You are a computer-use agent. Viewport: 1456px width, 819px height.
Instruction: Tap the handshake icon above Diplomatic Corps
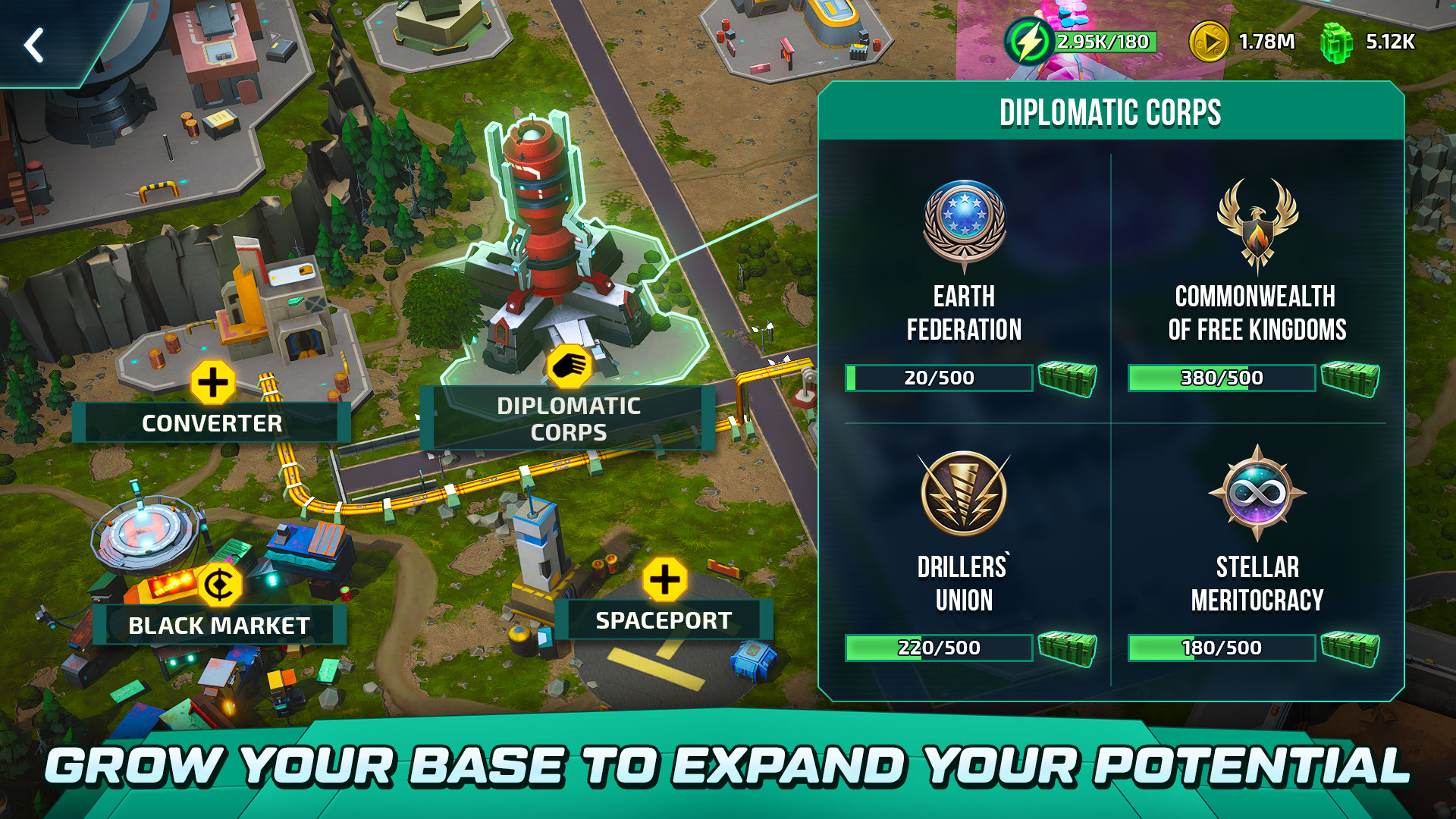pyautogui.click(x=570, y=367)
